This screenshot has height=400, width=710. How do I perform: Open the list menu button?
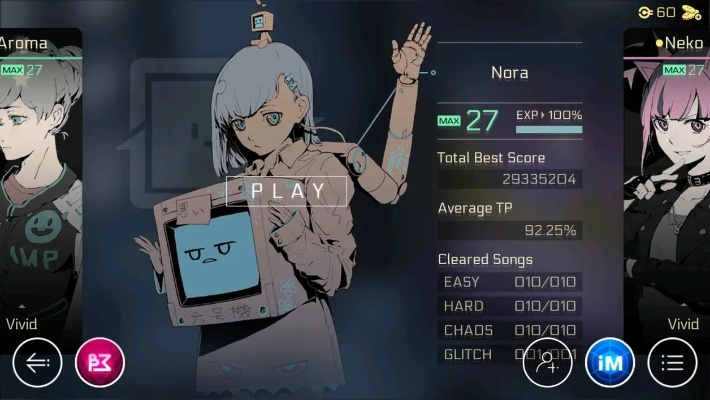[672, 363]
